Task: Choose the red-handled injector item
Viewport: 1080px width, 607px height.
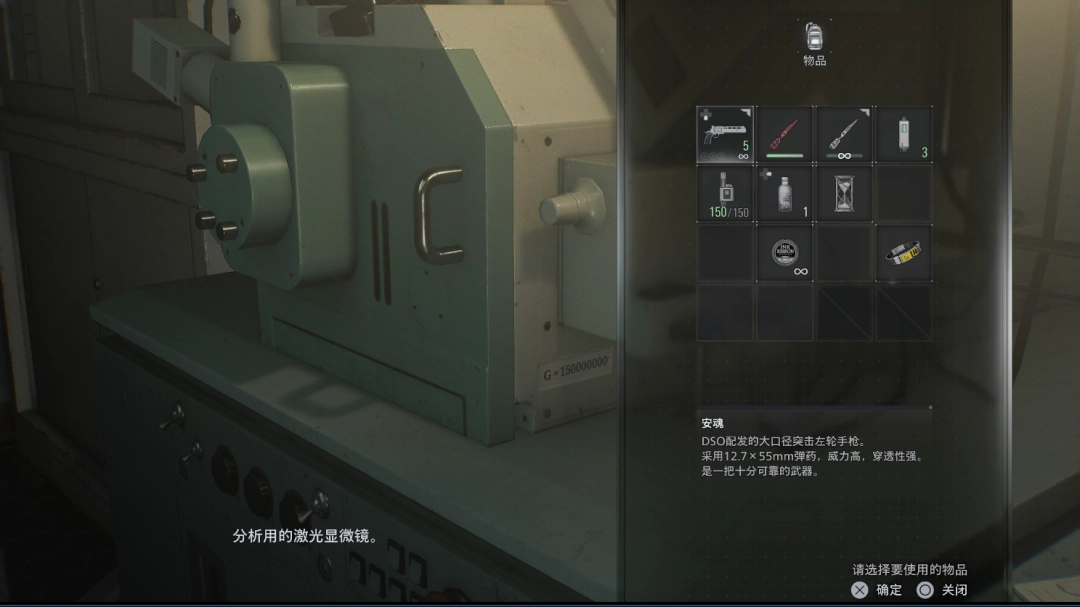Action: pyautogui.click(x=785, y=134)
